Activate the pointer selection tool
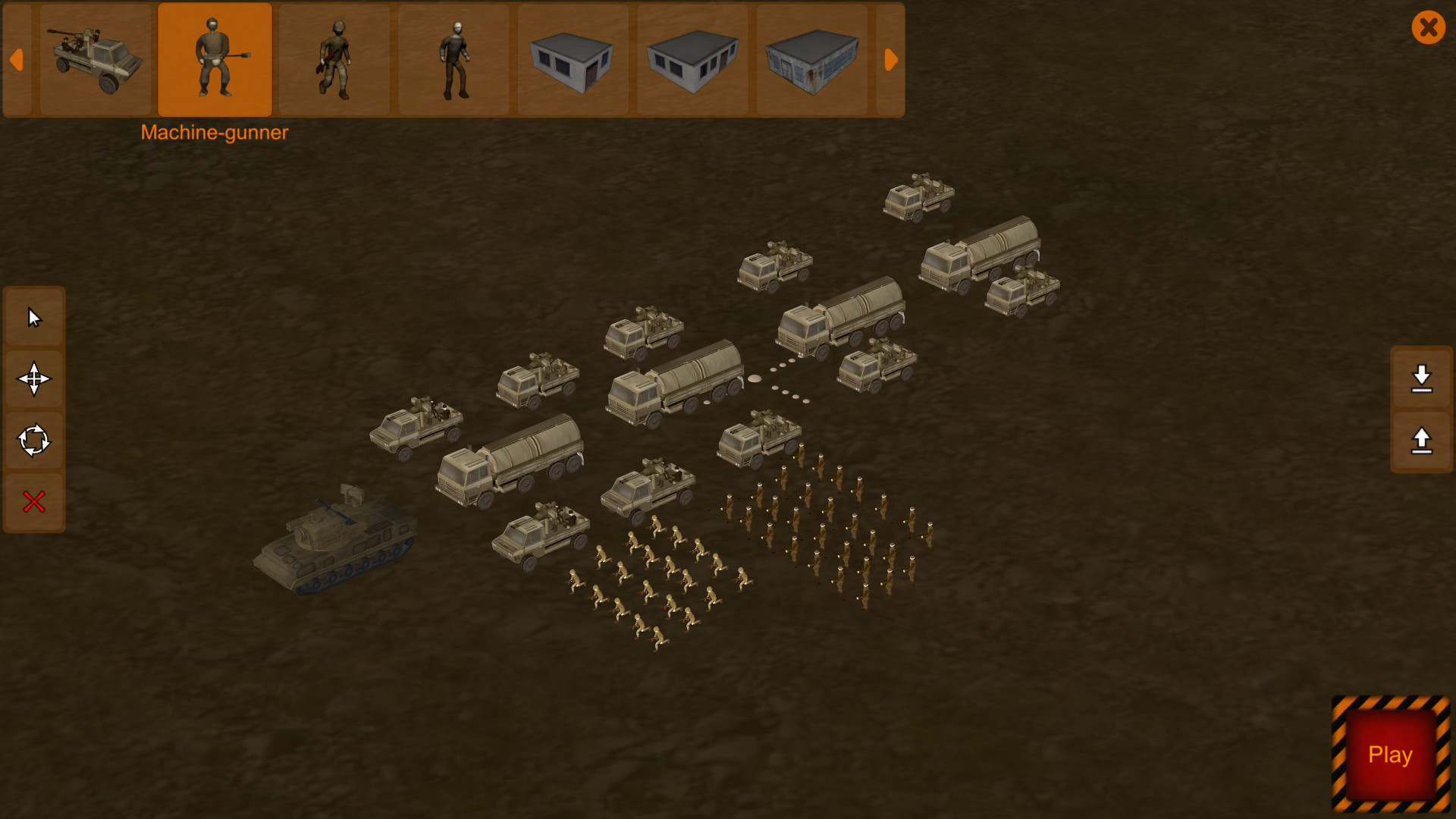 [34, 317]
